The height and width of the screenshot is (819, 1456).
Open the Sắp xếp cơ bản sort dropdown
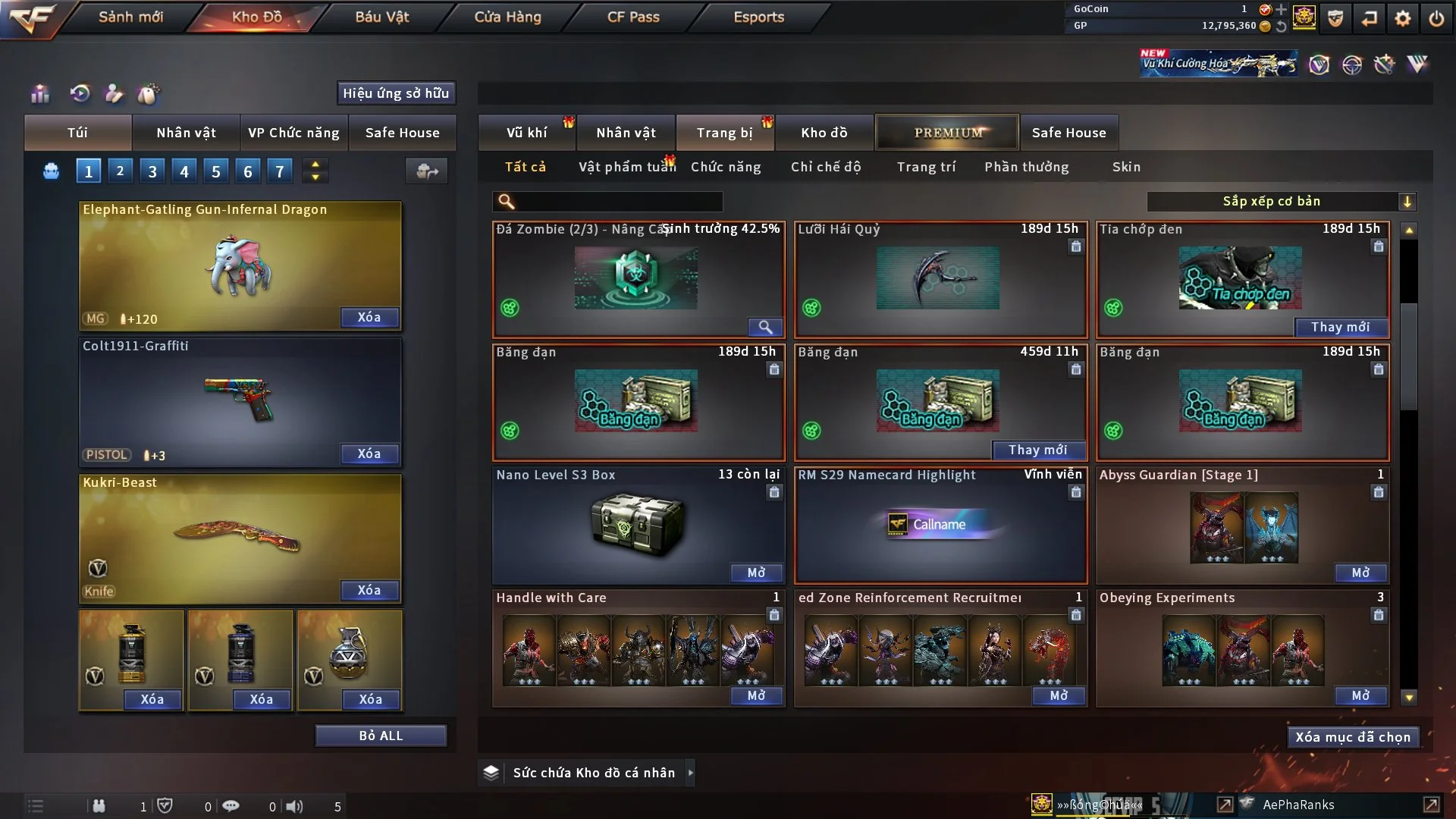1281,202
